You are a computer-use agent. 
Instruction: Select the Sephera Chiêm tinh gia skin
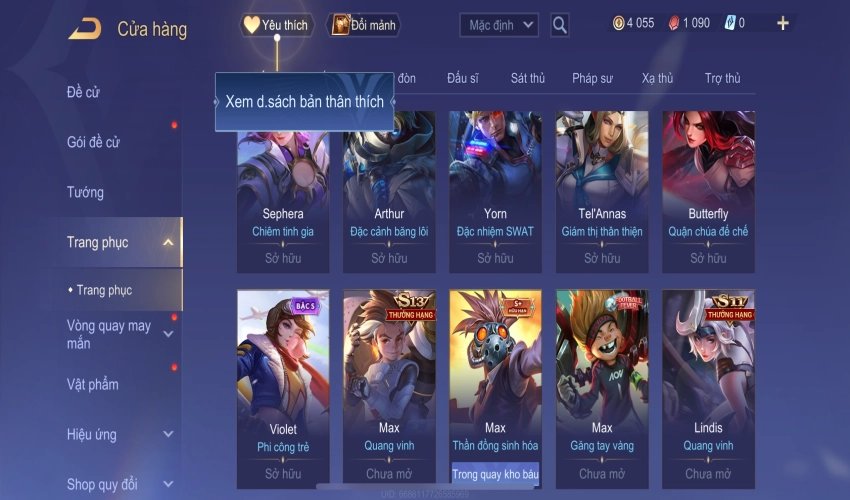point(283,190)
